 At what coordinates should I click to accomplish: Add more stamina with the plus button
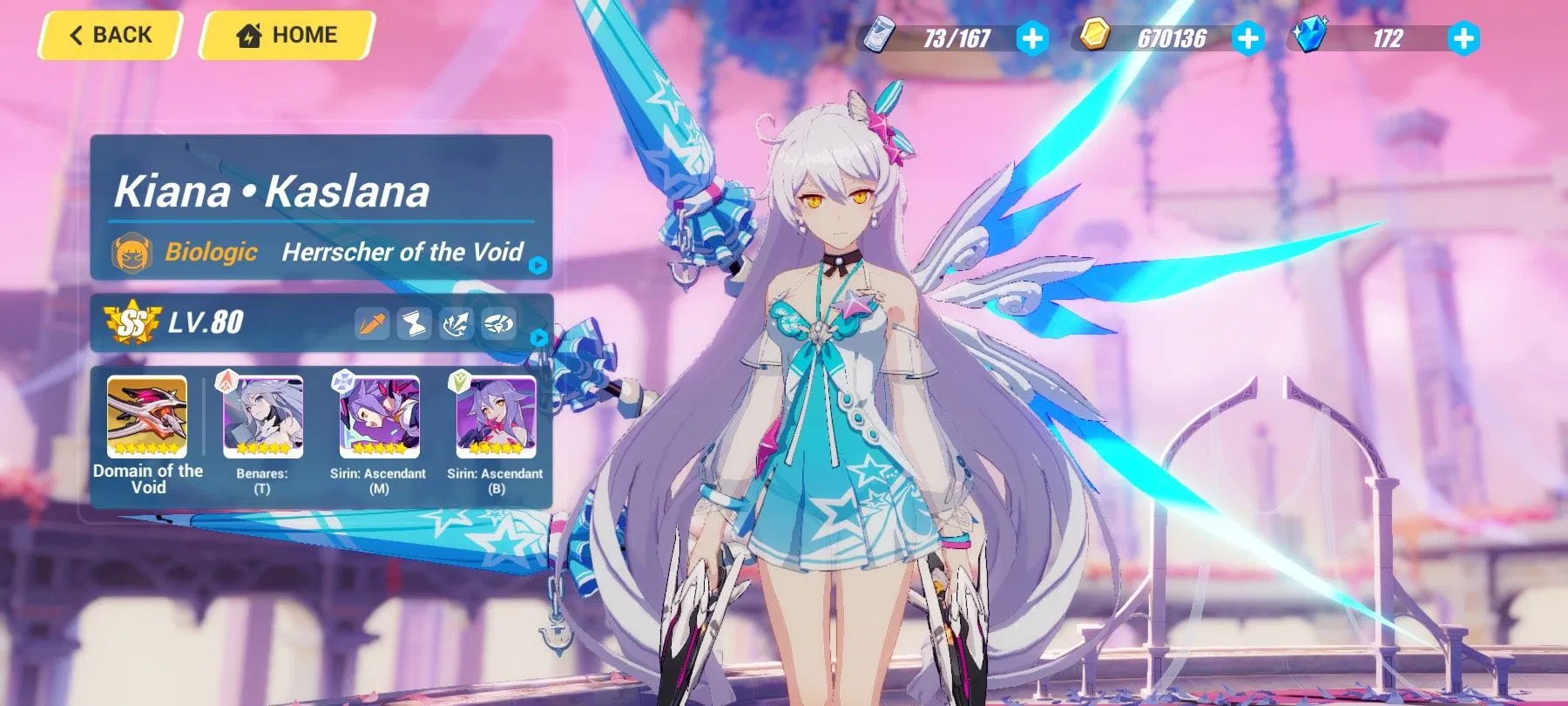1033,37
